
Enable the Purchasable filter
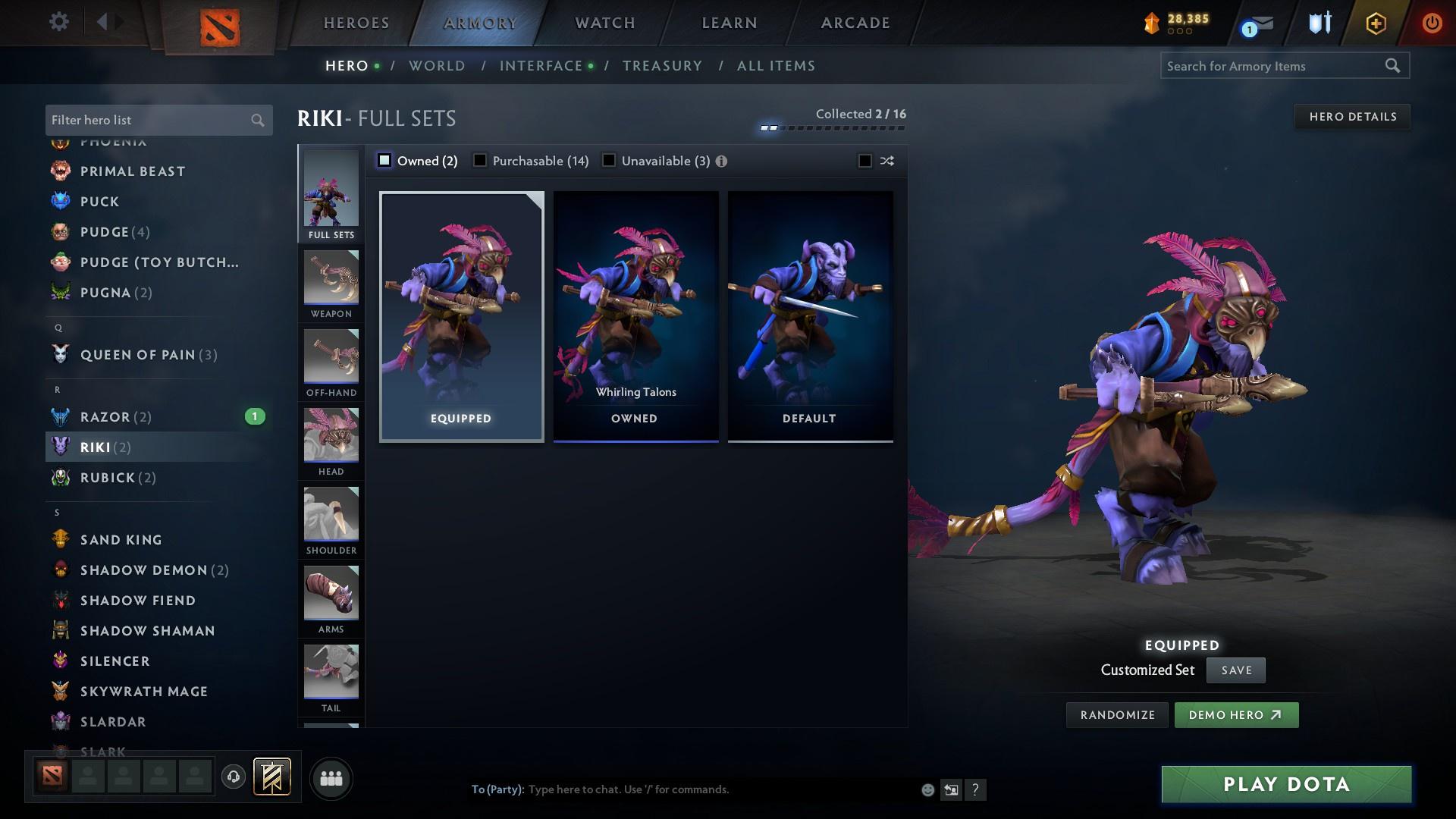pyautogui.click(x=480, y=160)
